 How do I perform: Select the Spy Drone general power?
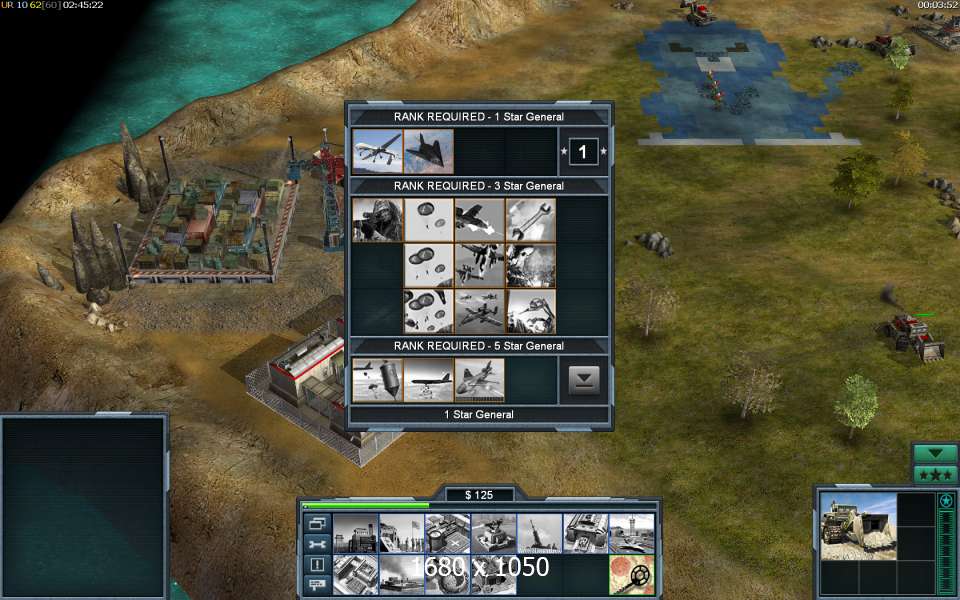pyautogui.click(x=378, y=151)
